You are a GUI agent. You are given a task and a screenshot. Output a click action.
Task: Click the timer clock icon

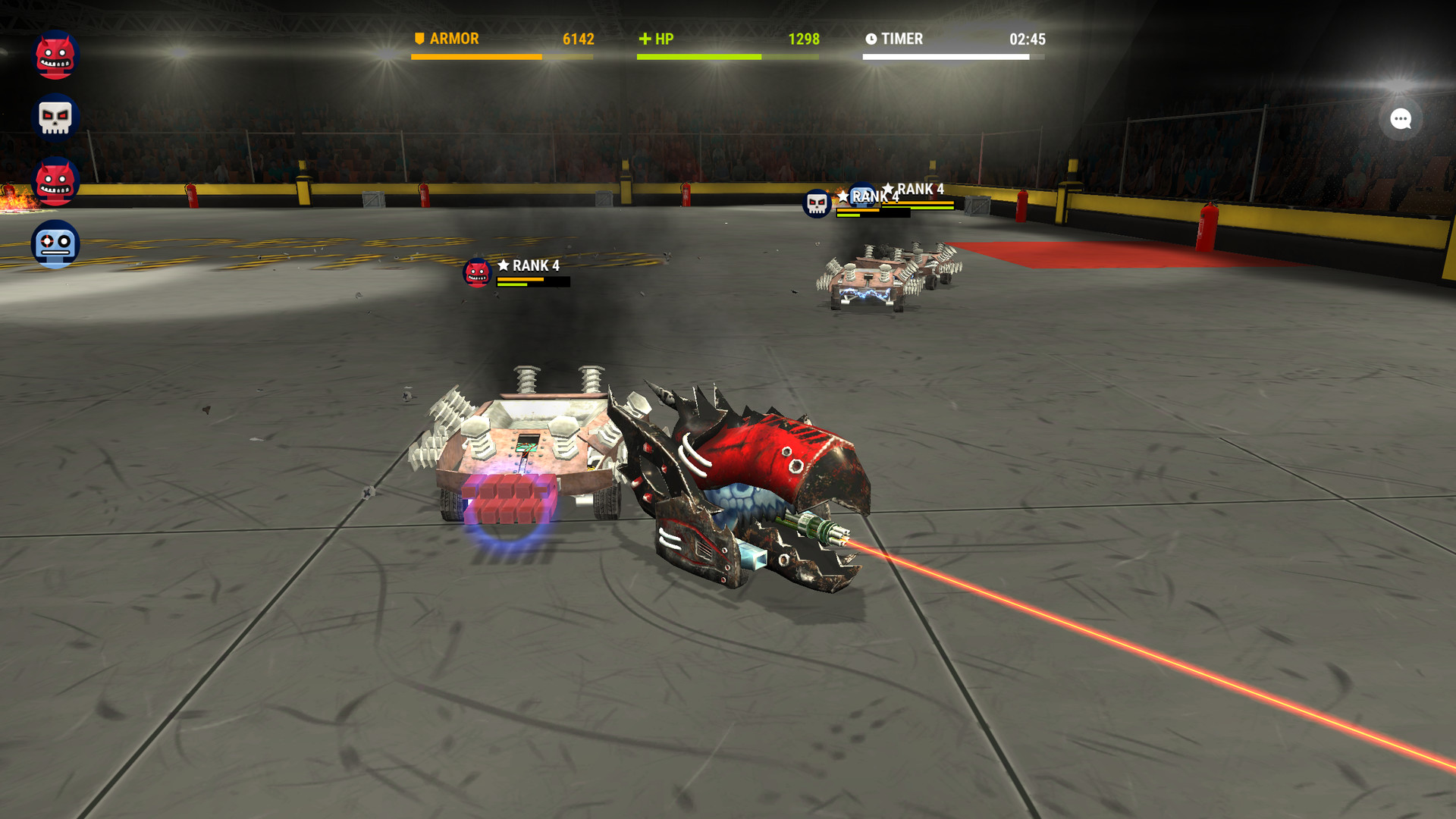[x=871, y=39]
